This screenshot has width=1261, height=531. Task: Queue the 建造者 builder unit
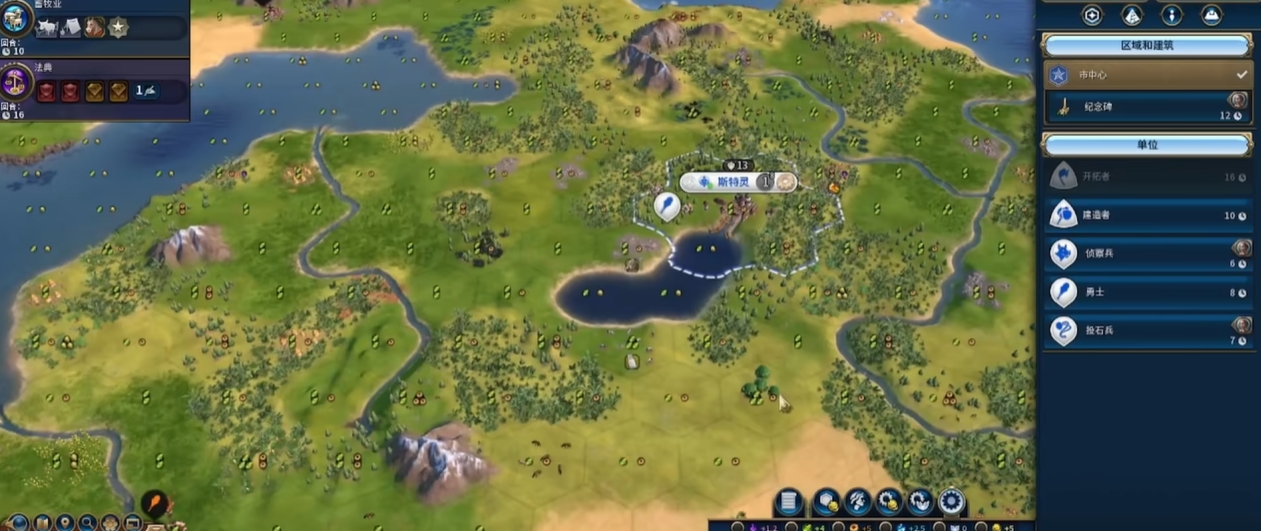pos(1146,214)
